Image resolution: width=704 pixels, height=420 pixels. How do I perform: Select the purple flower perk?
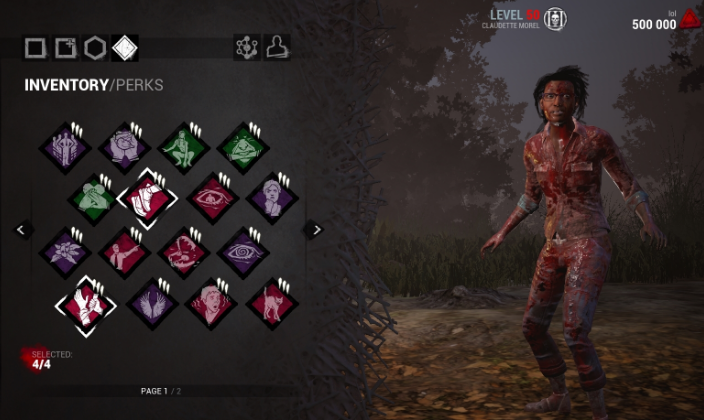coord(65,252)
